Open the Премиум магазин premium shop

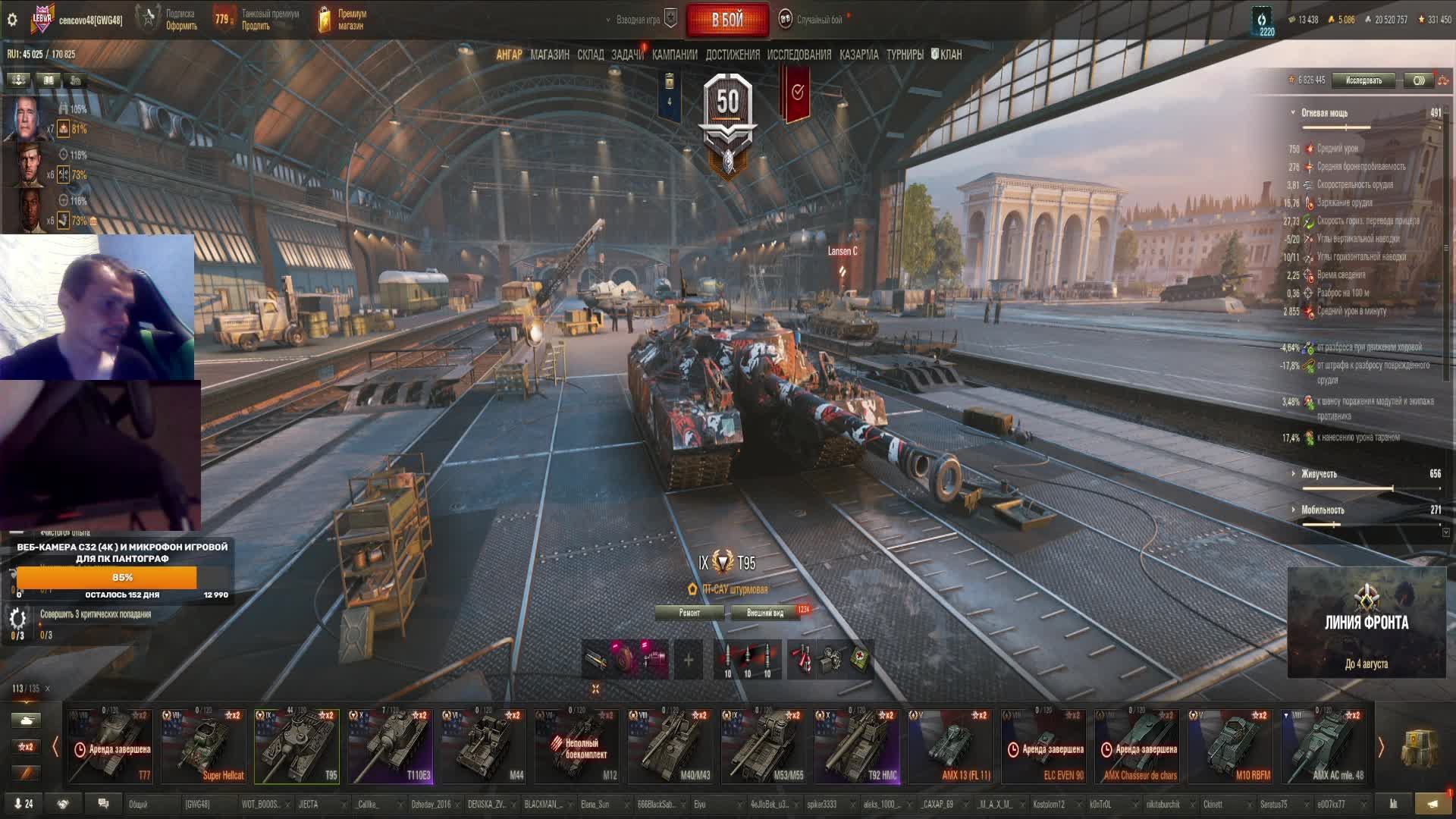click(x=341, y=20)
